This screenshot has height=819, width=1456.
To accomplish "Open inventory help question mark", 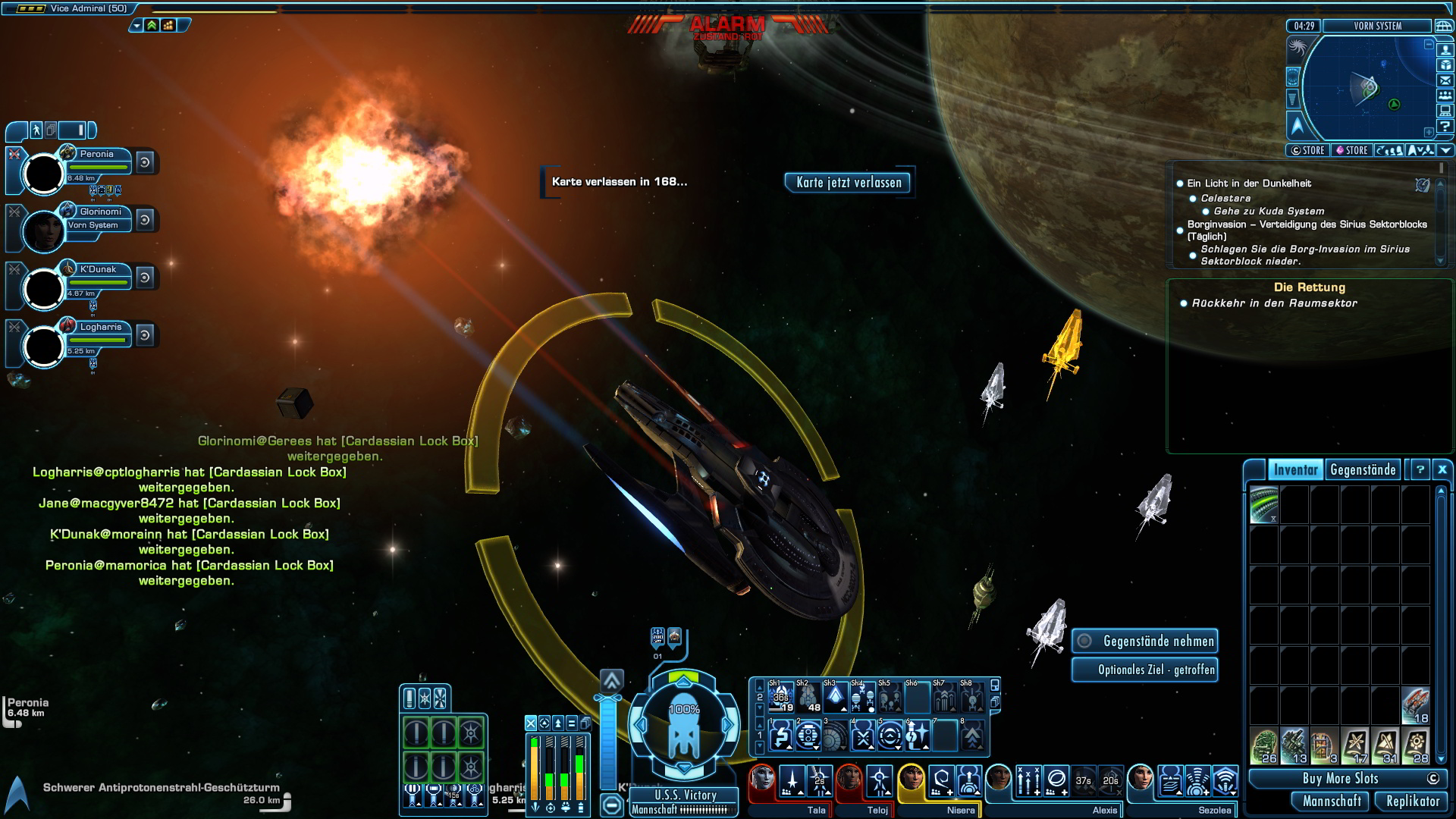I will click(x=1420, y=470).
